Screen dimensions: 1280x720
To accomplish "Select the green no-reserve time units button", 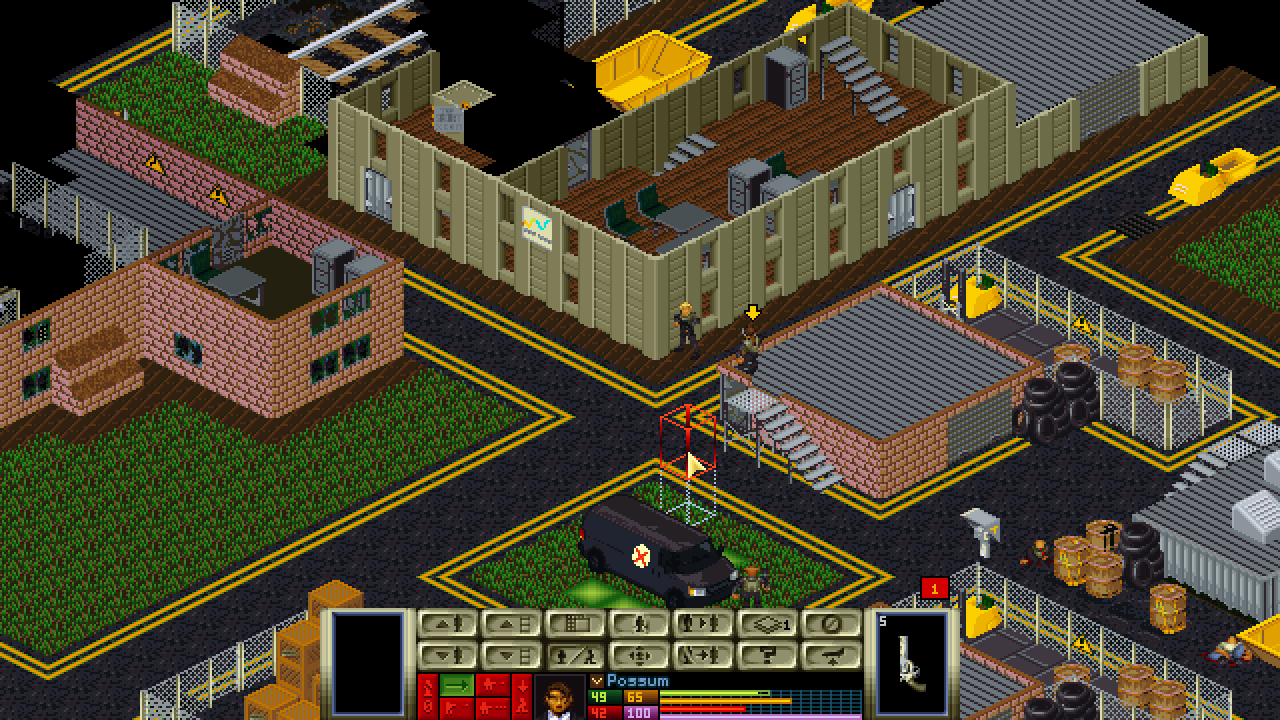I will point(457,685).
